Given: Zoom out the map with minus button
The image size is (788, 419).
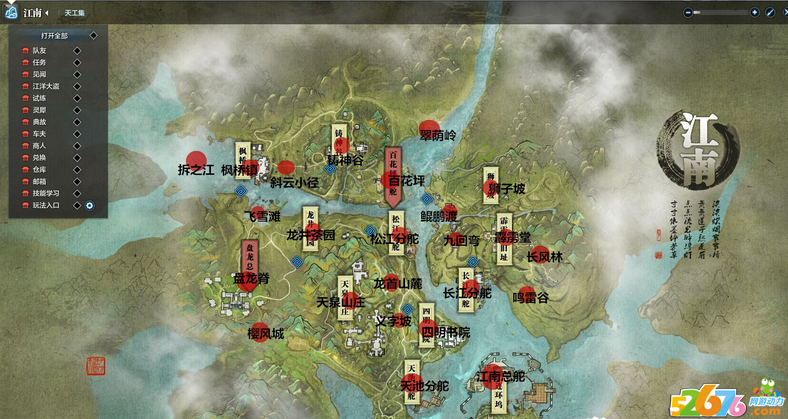Looking at the screenshot, I should 687,12.
